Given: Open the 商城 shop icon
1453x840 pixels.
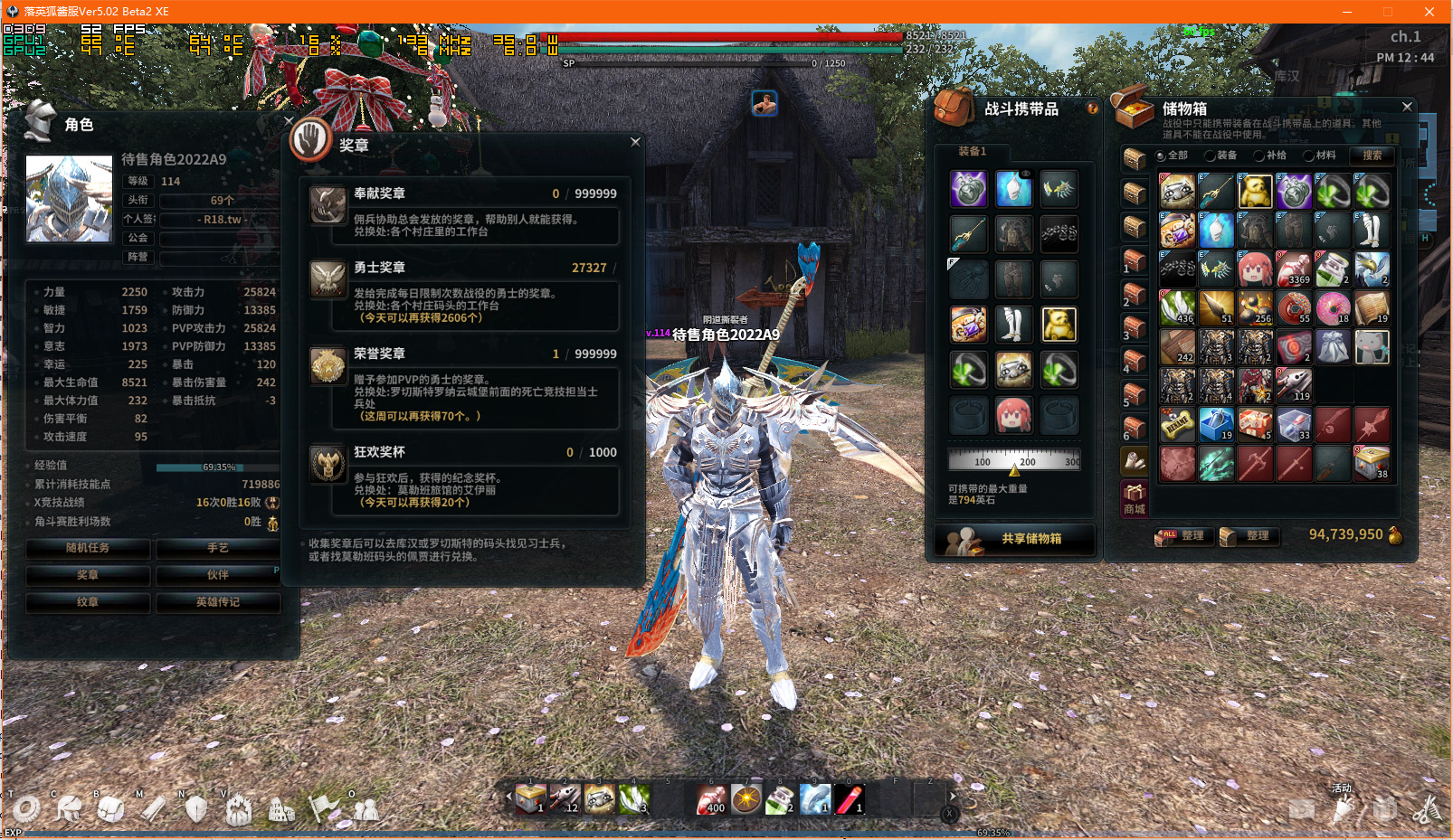Looking at the screenshot, I should coord(1135,498).
